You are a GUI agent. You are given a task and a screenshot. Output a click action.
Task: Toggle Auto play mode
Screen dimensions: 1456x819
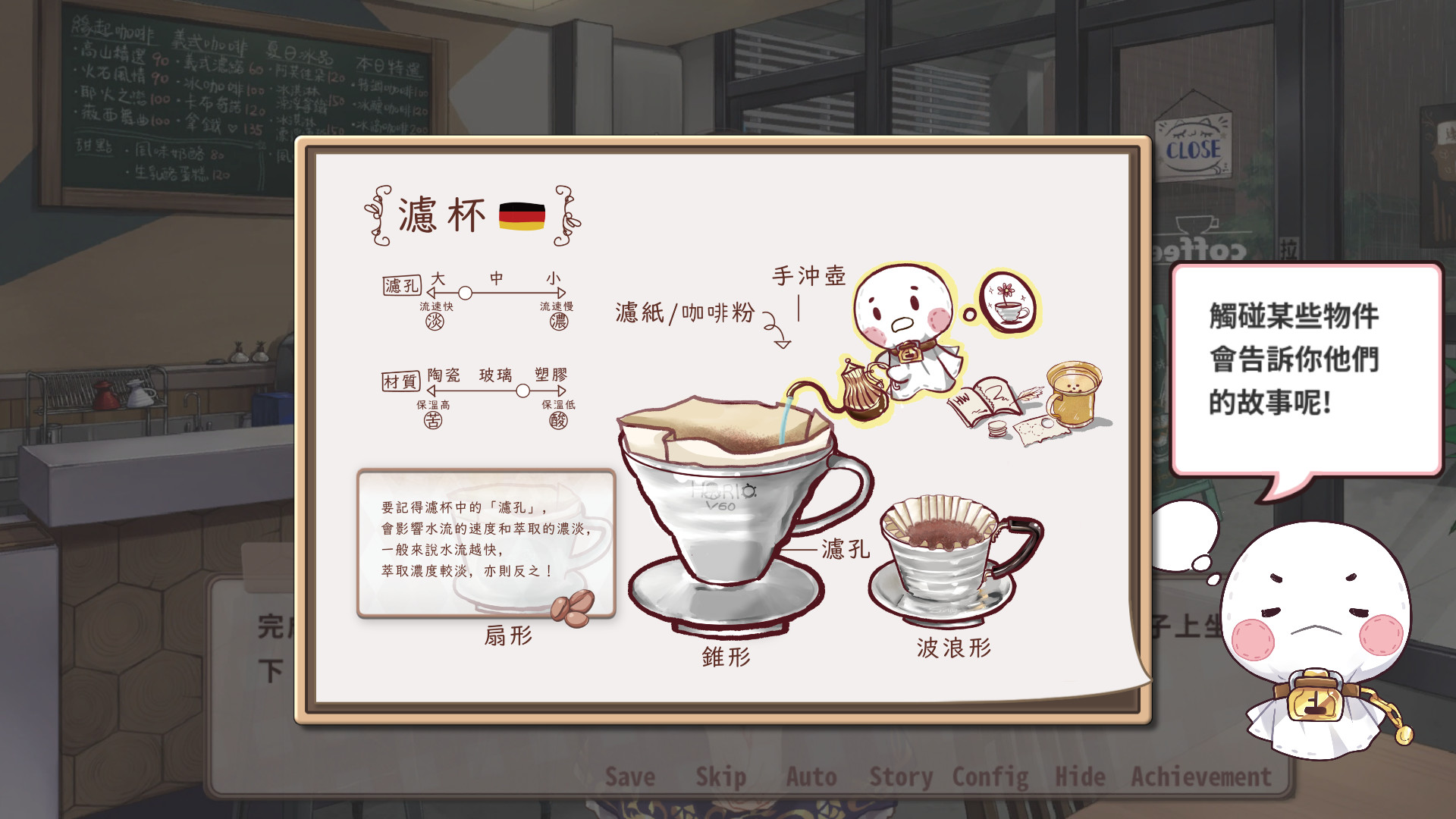(x=812, y=777)
